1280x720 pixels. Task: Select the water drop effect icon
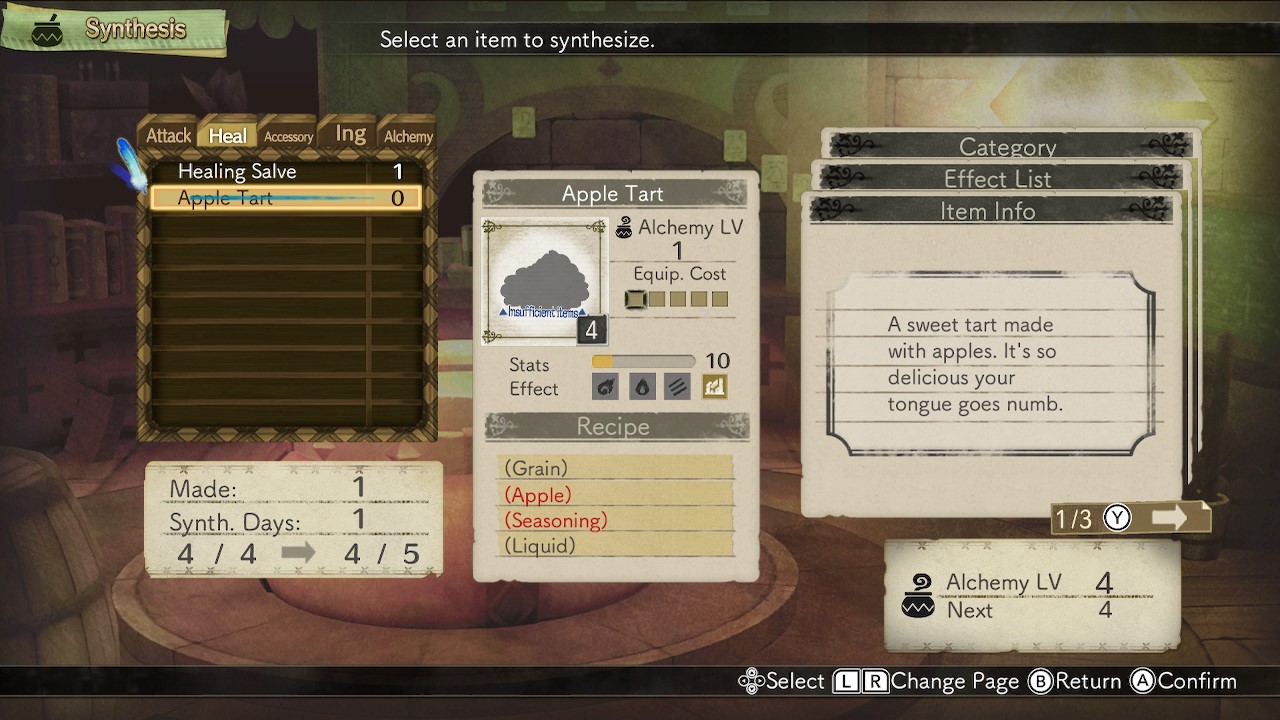pyautogui.click(x=642, y=387)
